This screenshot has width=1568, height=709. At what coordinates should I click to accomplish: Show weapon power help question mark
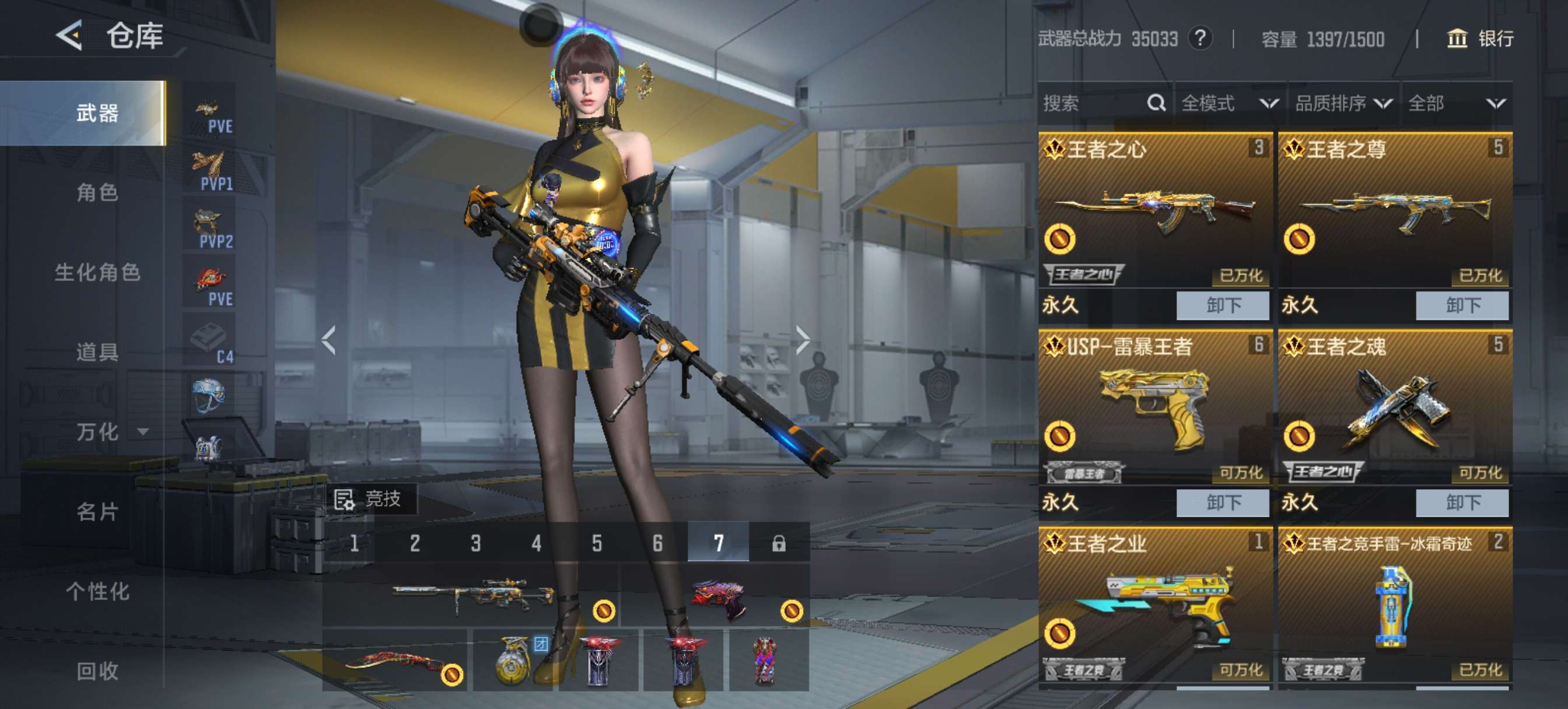1200,39
